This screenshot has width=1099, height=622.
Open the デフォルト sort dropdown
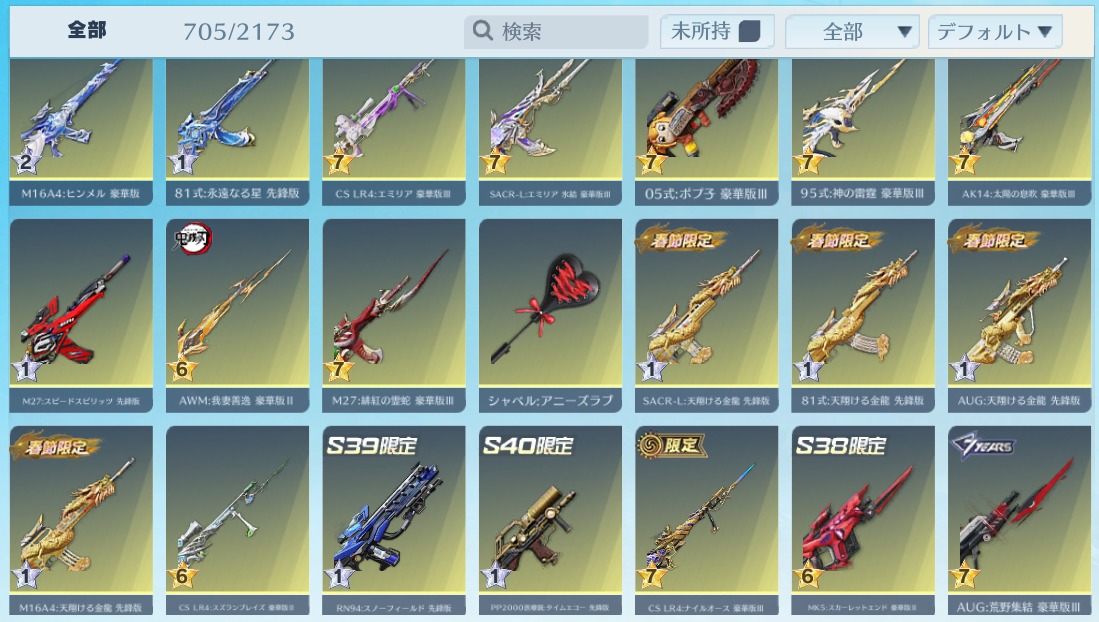pyautogui.click(x=995, y=32)
